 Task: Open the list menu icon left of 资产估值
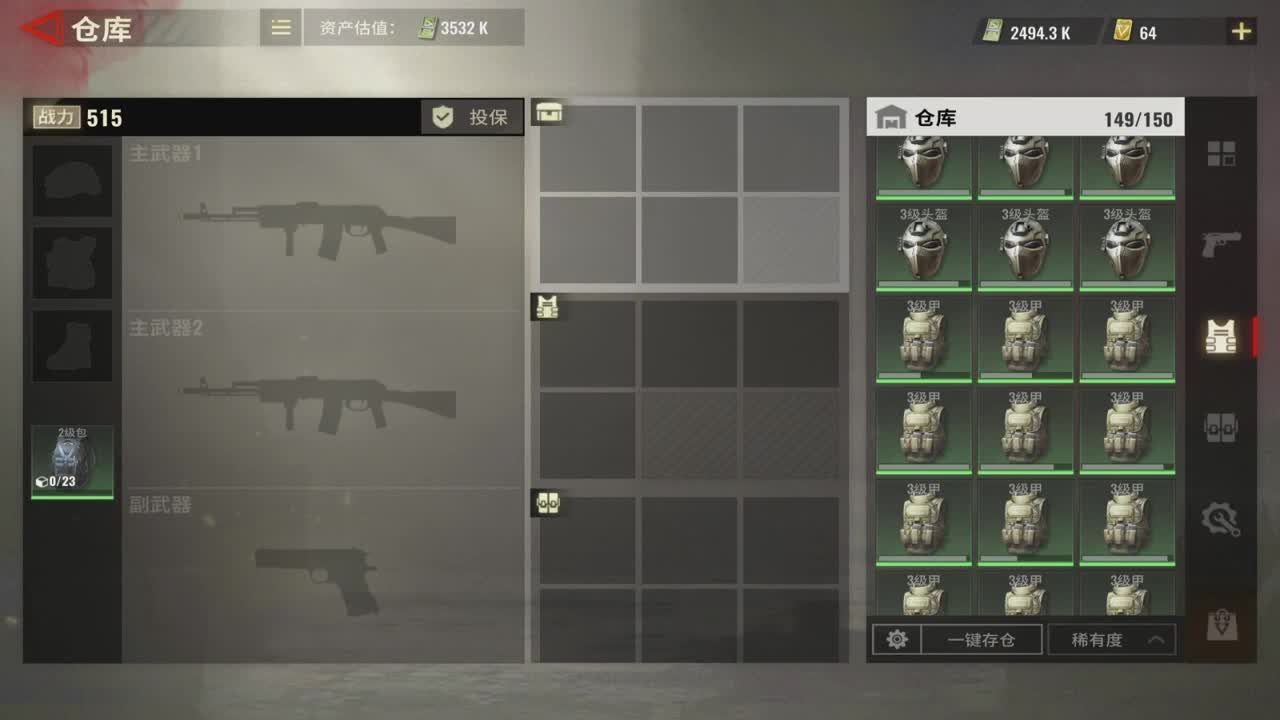(x=280, y=27)
